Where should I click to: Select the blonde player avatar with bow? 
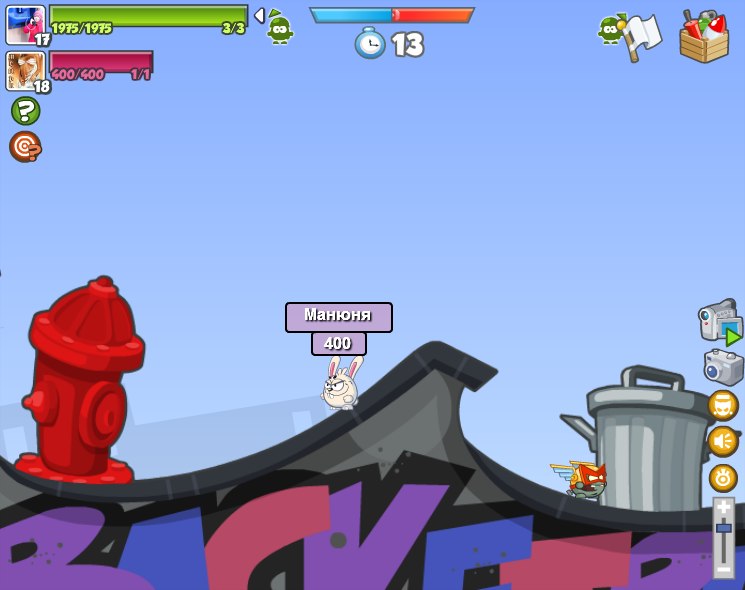pos(25,71)
